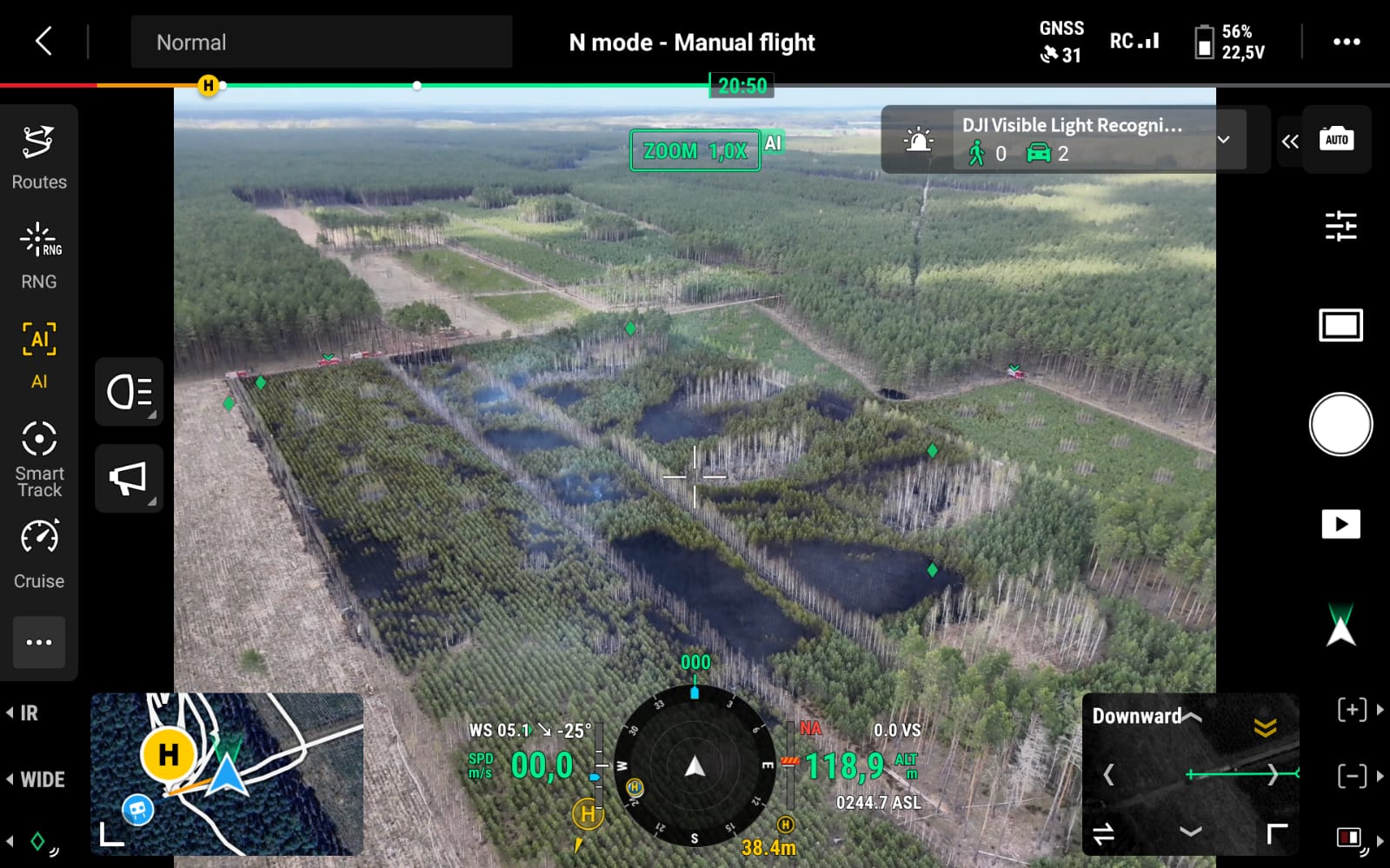Open the three-dot menu in top bar
This screenshot has height=868, width=1390.
pos(1346,42)
